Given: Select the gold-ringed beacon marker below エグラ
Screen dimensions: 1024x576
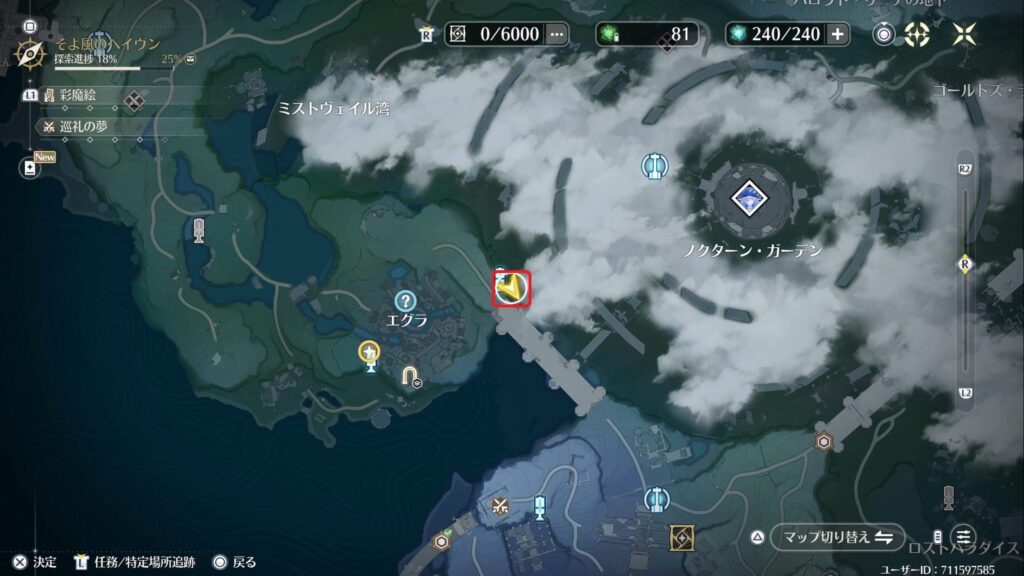Looking at the screenshot, I should (x=370, y=353).
